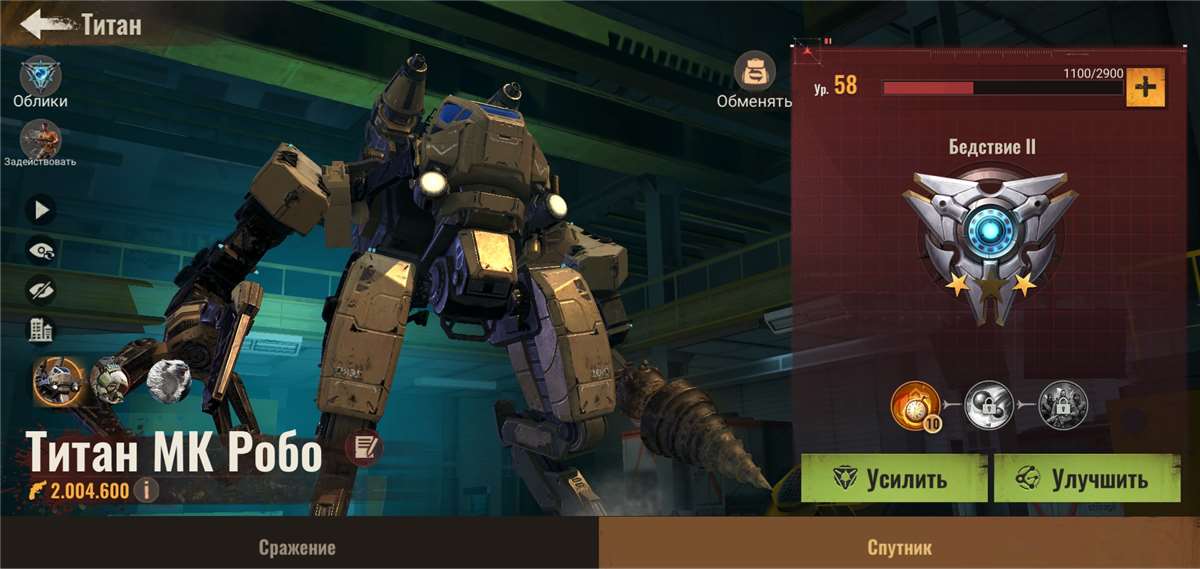Select the middle locked skill icon

[x=989, y=406]
